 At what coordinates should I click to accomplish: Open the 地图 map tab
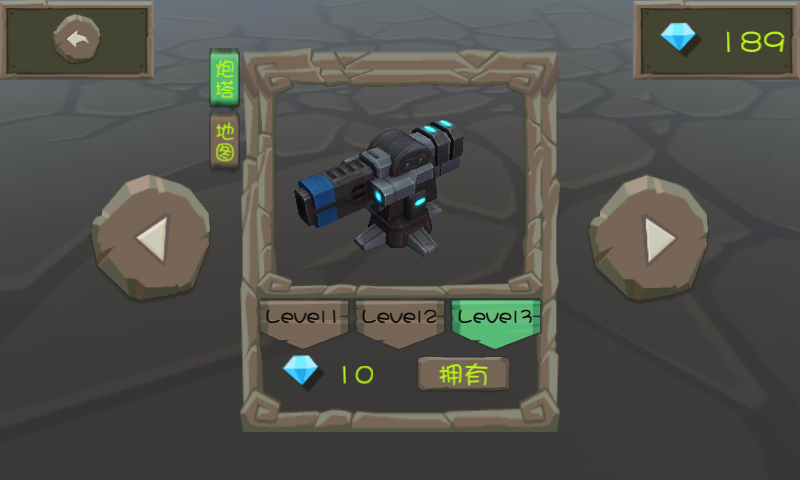[225, 140]
